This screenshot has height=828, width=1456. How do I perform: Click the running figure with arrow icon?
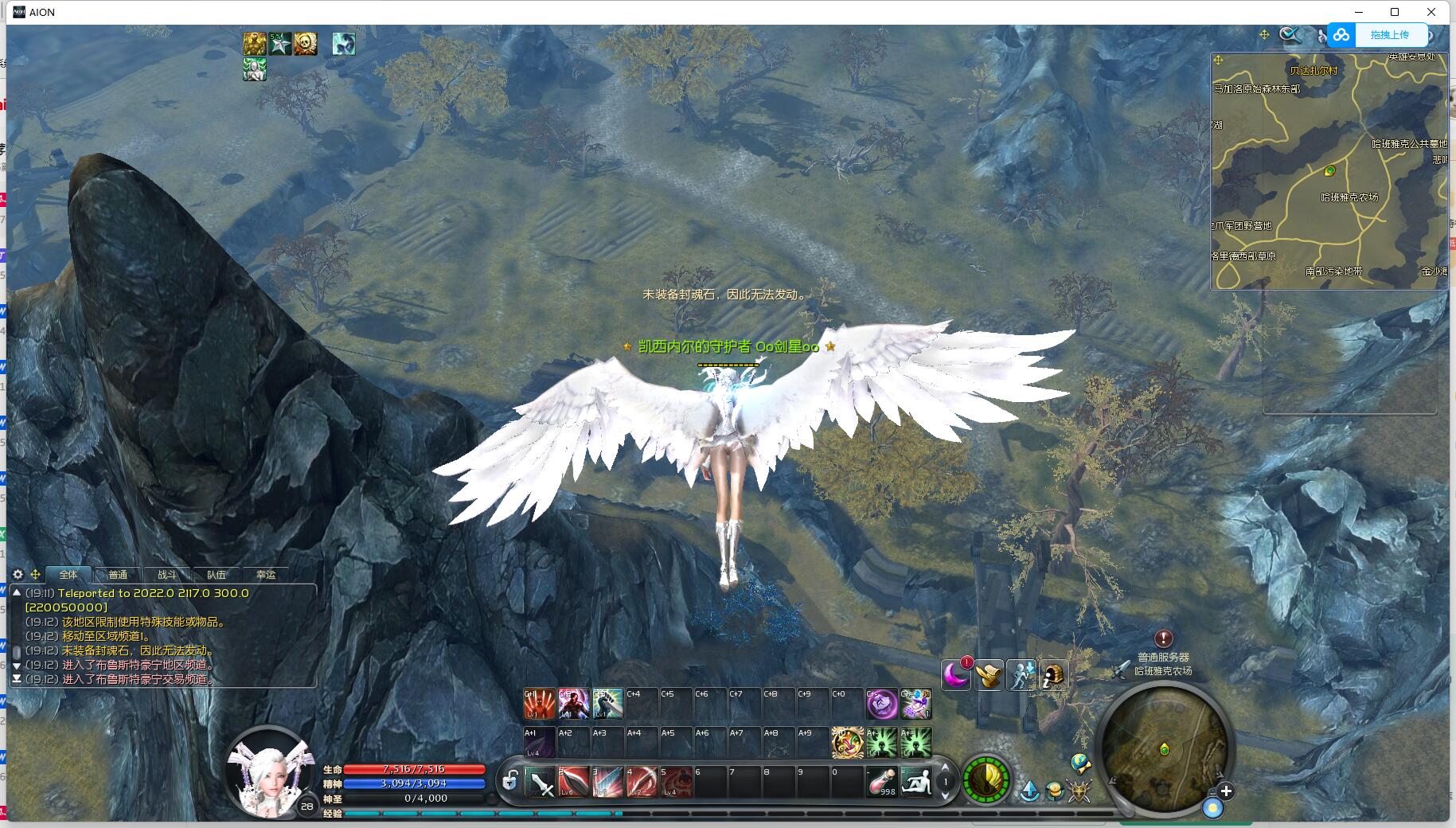pos(1021,675)
